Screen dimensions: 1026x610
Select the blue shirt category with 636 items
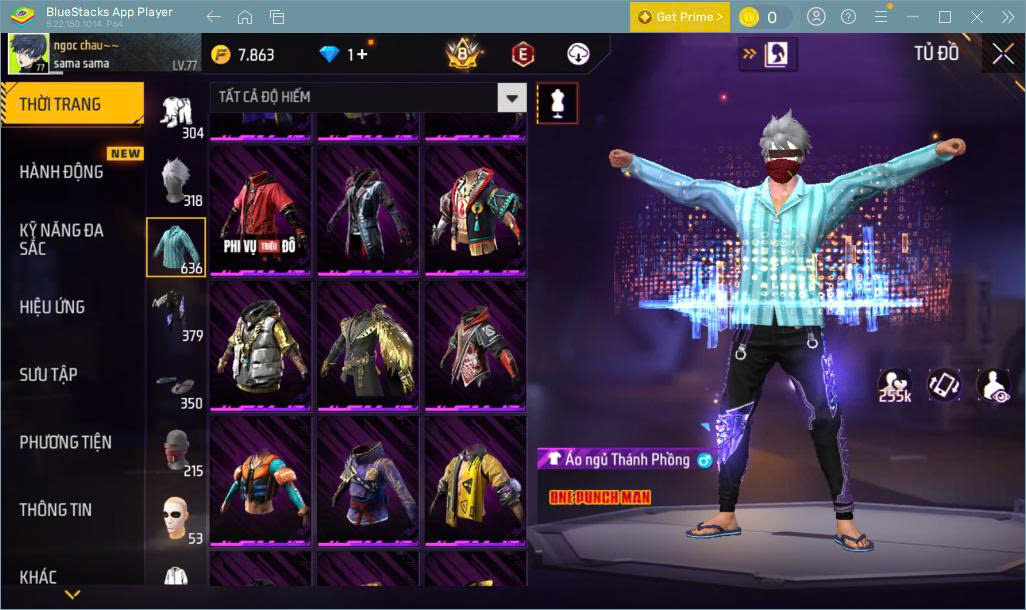(176, 247)
